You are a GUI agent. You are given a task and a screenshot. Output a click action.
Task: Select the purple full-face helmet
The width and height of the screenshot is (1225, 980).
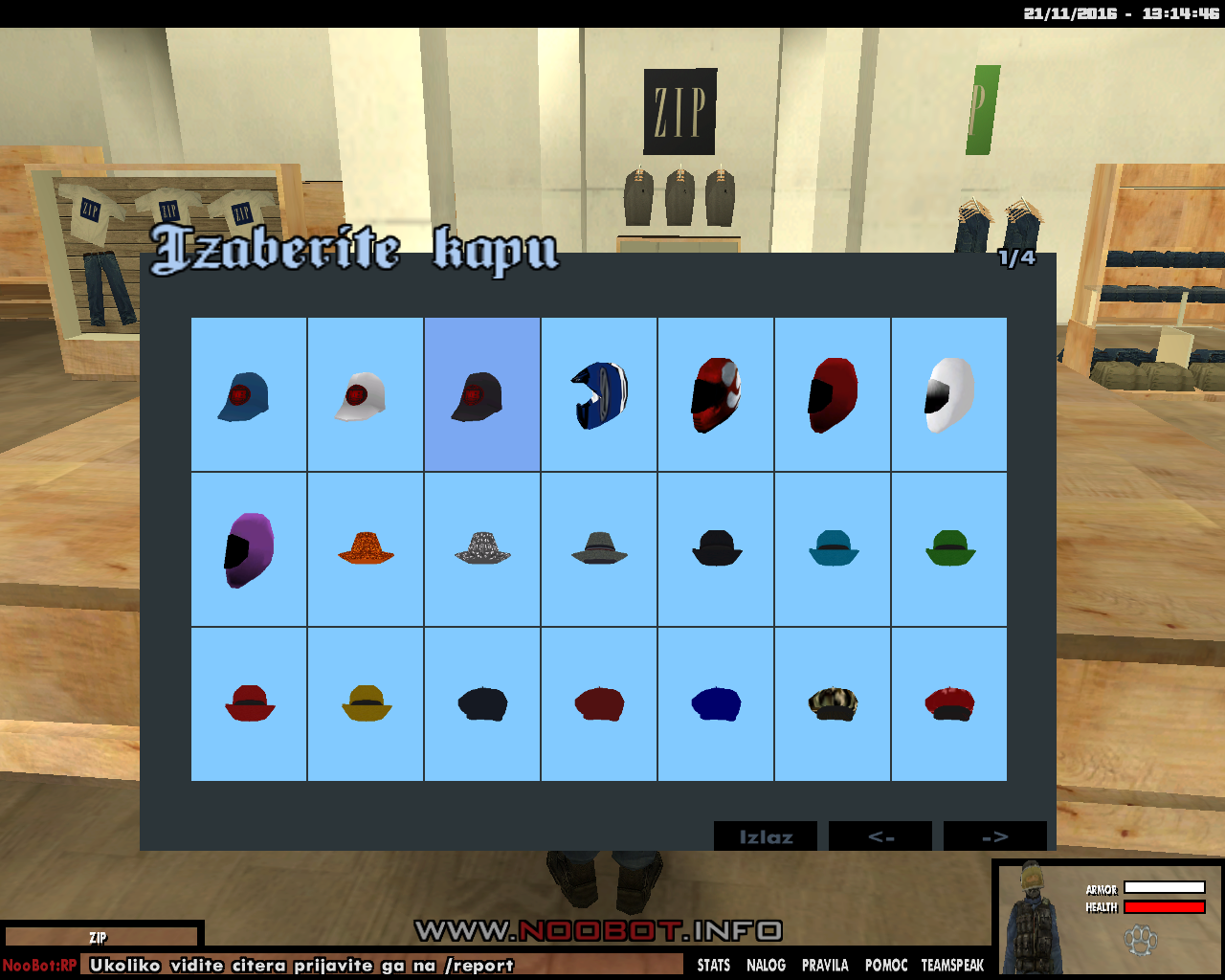249,549
